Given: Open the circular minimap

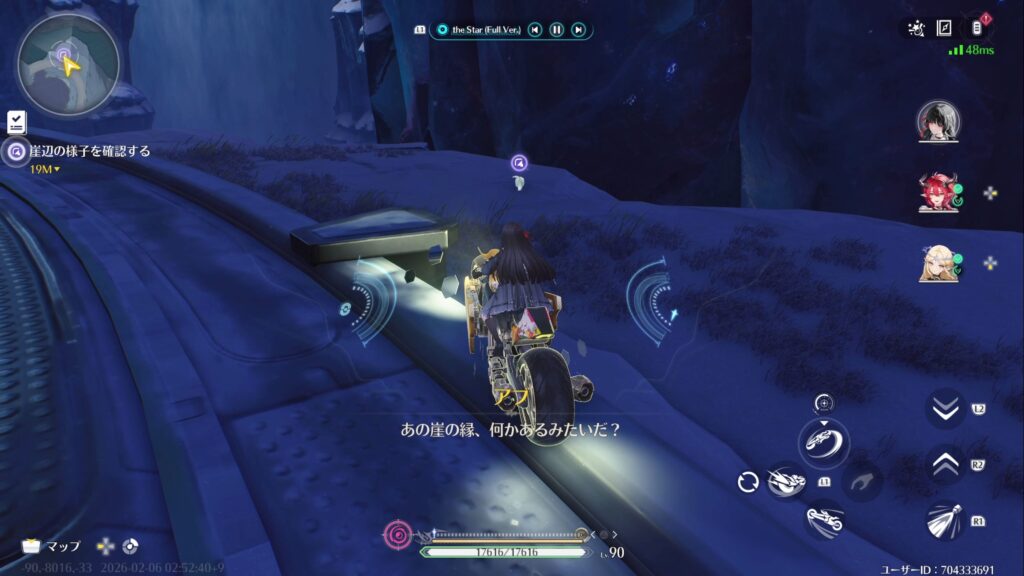Looking at the screenshot, I should click(68, 64).
